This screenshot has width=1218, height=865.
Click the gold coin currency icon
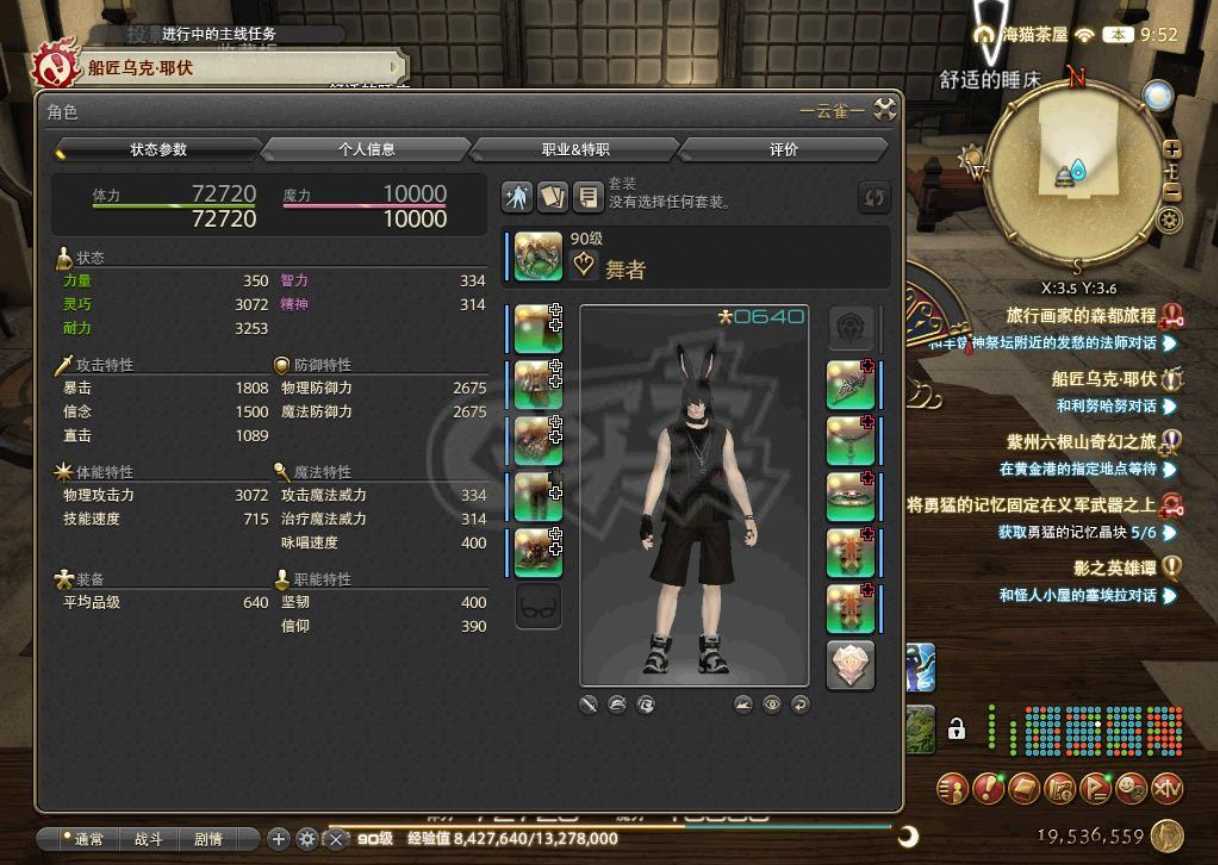tap(1167, 836)
